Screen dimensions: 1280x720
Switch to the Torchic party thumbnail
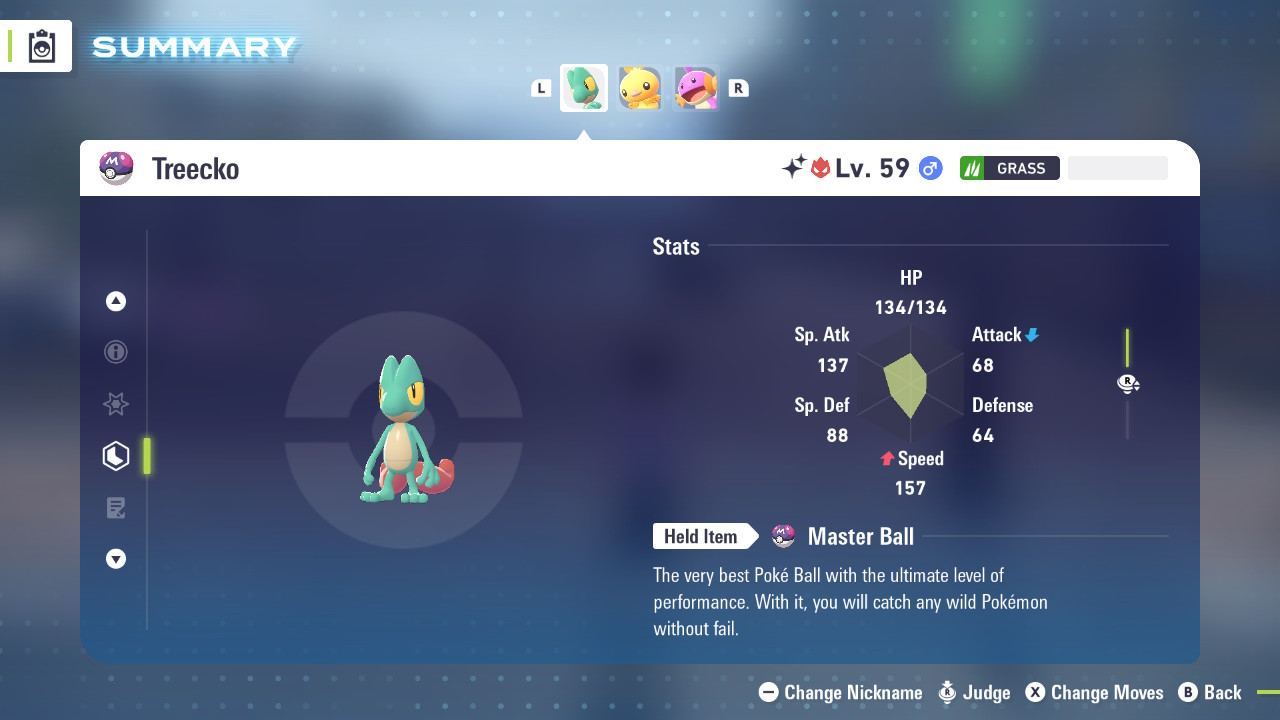[640, 88]
